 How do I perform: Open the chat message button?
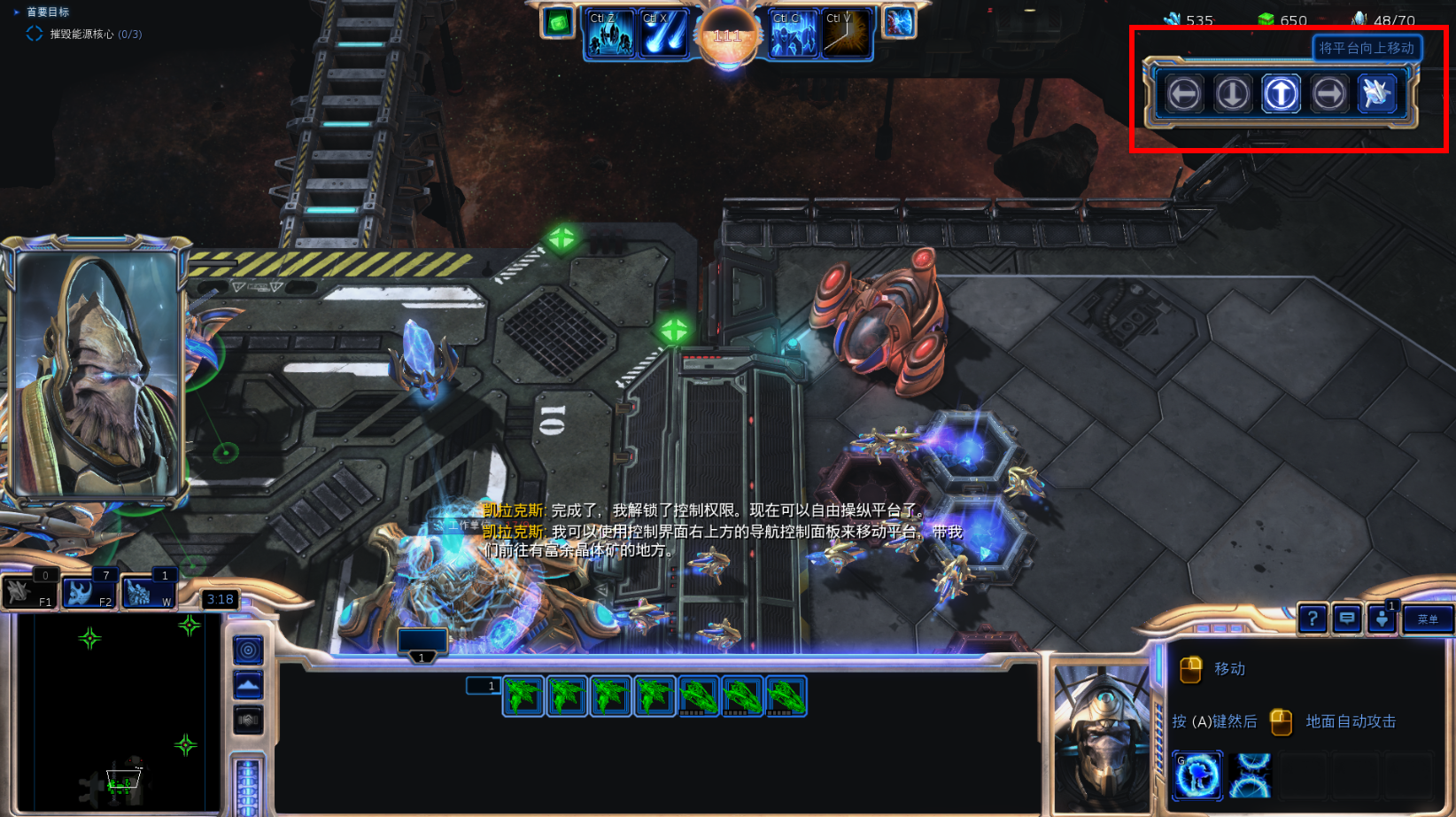pos(1347,619)
